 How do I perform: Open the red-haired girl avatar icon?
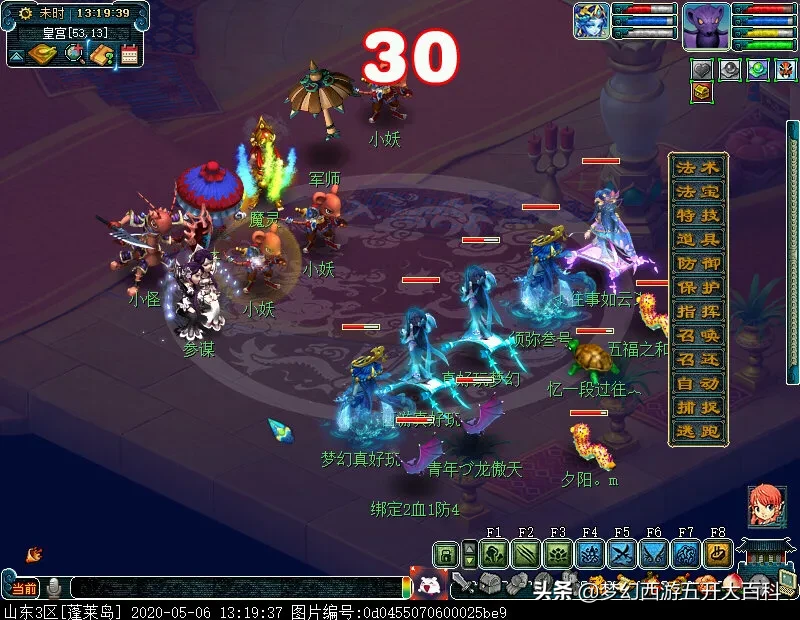click(765, 506)
